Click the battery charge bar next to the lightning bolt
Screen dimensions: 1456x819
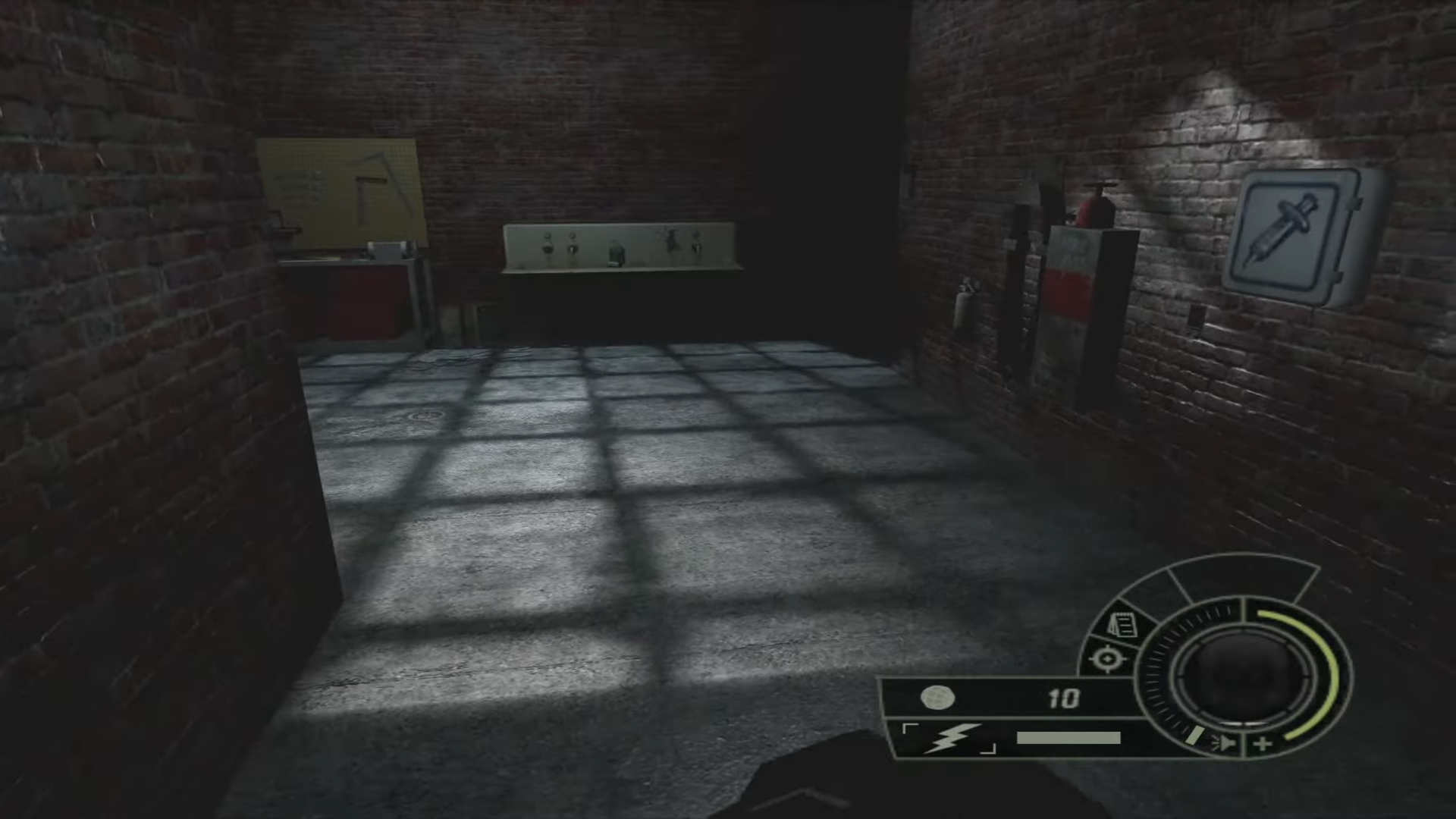click(1068, 739)
